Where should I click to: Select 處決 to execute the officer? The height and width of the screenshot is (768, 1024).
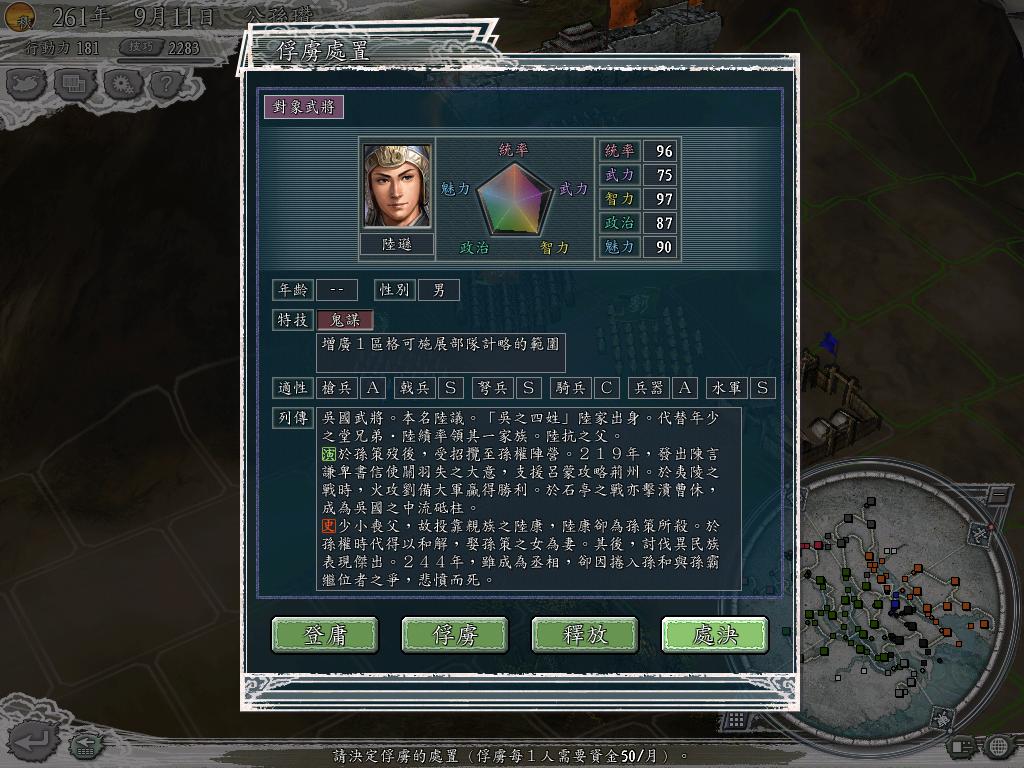(x=715, y=634)
